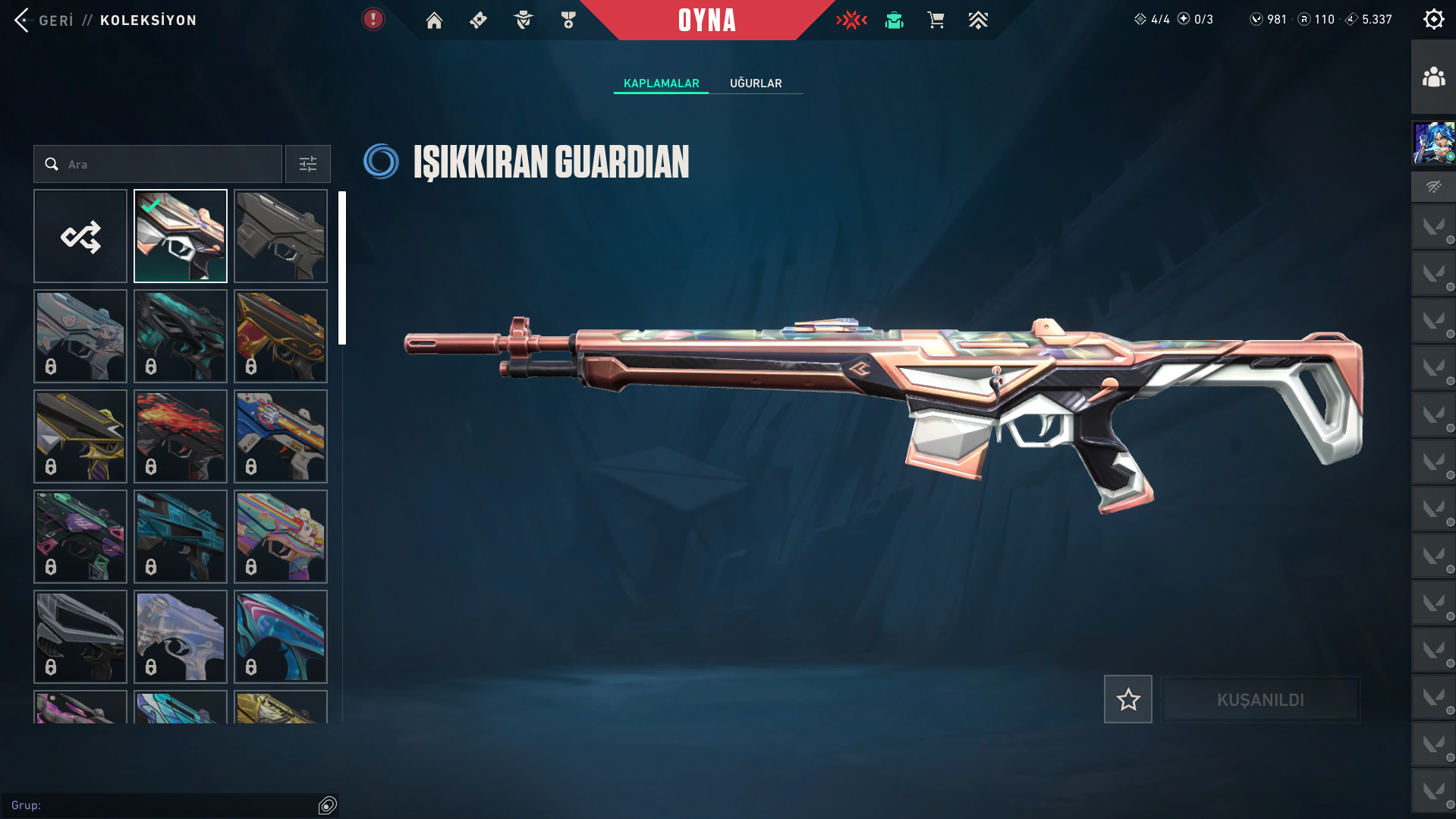The width and height of the screenshot is (1456, 819).
Task: Open the home screen icon
Action: tap(434, 20)
